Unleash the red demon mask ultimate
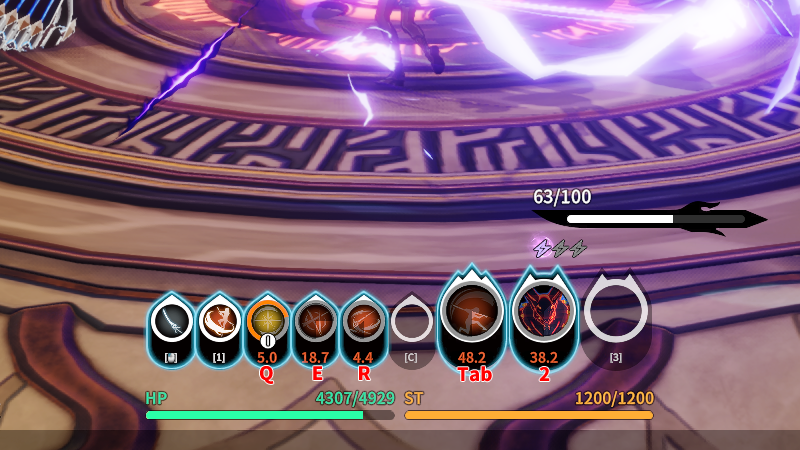 tap(544, 313)
